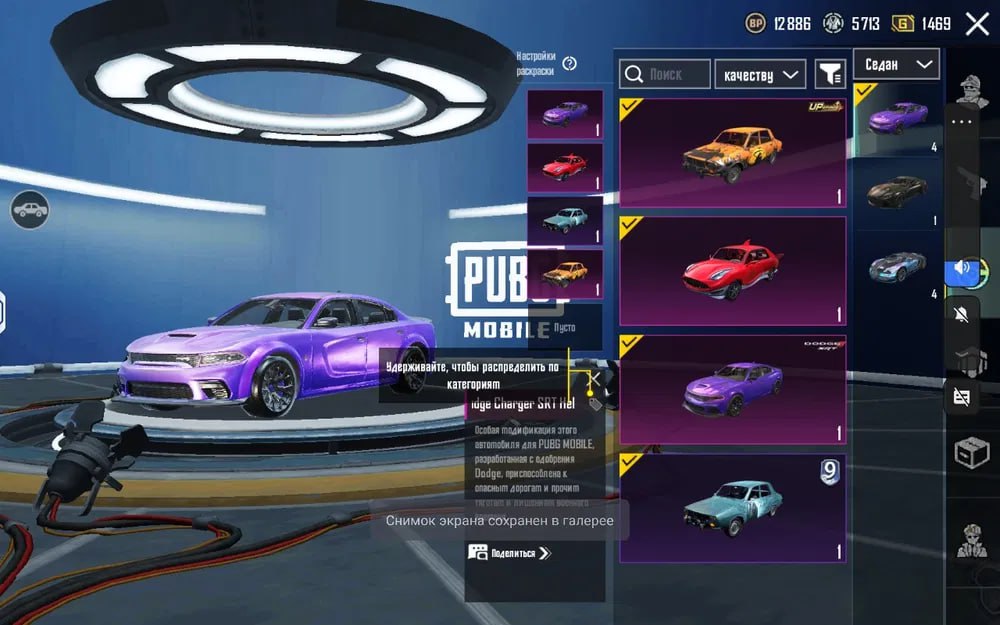Choose the blue-black supercar in sidebar

tap(897, 266)
